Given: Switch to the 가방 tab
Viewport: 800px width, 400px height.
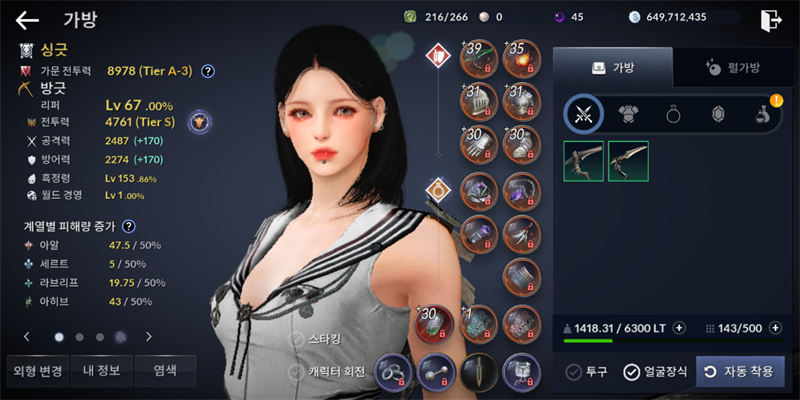Looking at the screenshot, I should [x=613, y=67].
